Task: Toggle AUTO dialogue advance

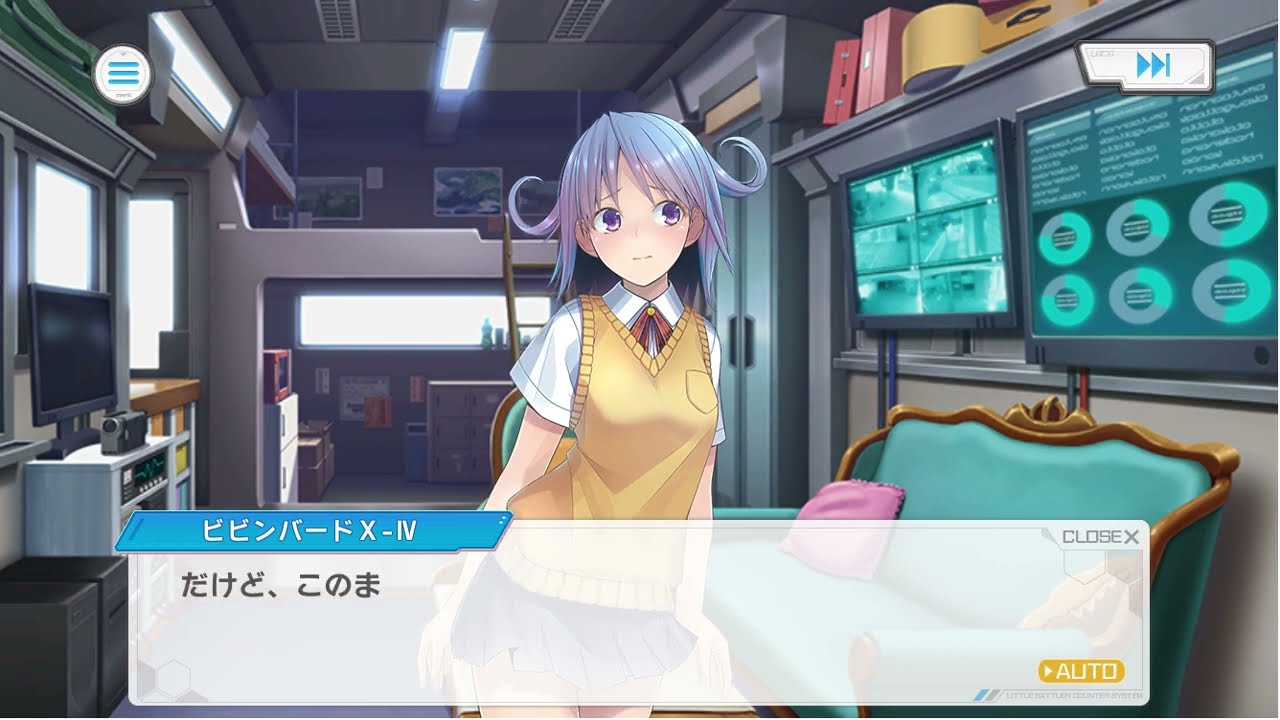Action: 1082,671
